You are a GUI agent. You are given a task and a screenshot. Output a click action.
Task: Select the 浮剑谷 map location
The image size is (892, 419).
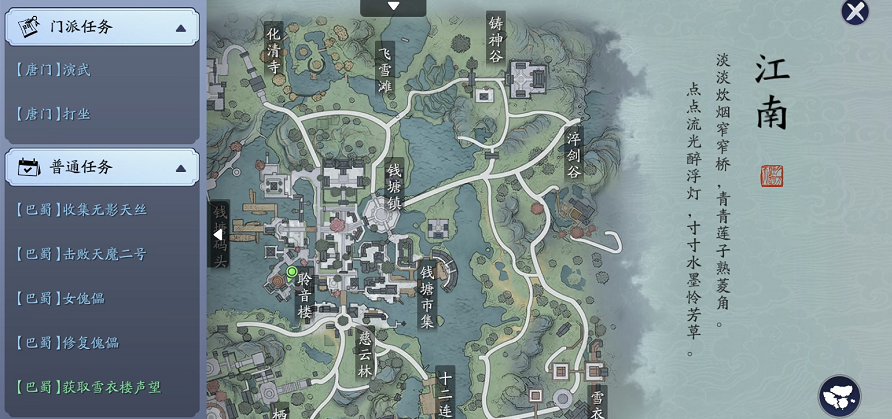tap(574, 155)
